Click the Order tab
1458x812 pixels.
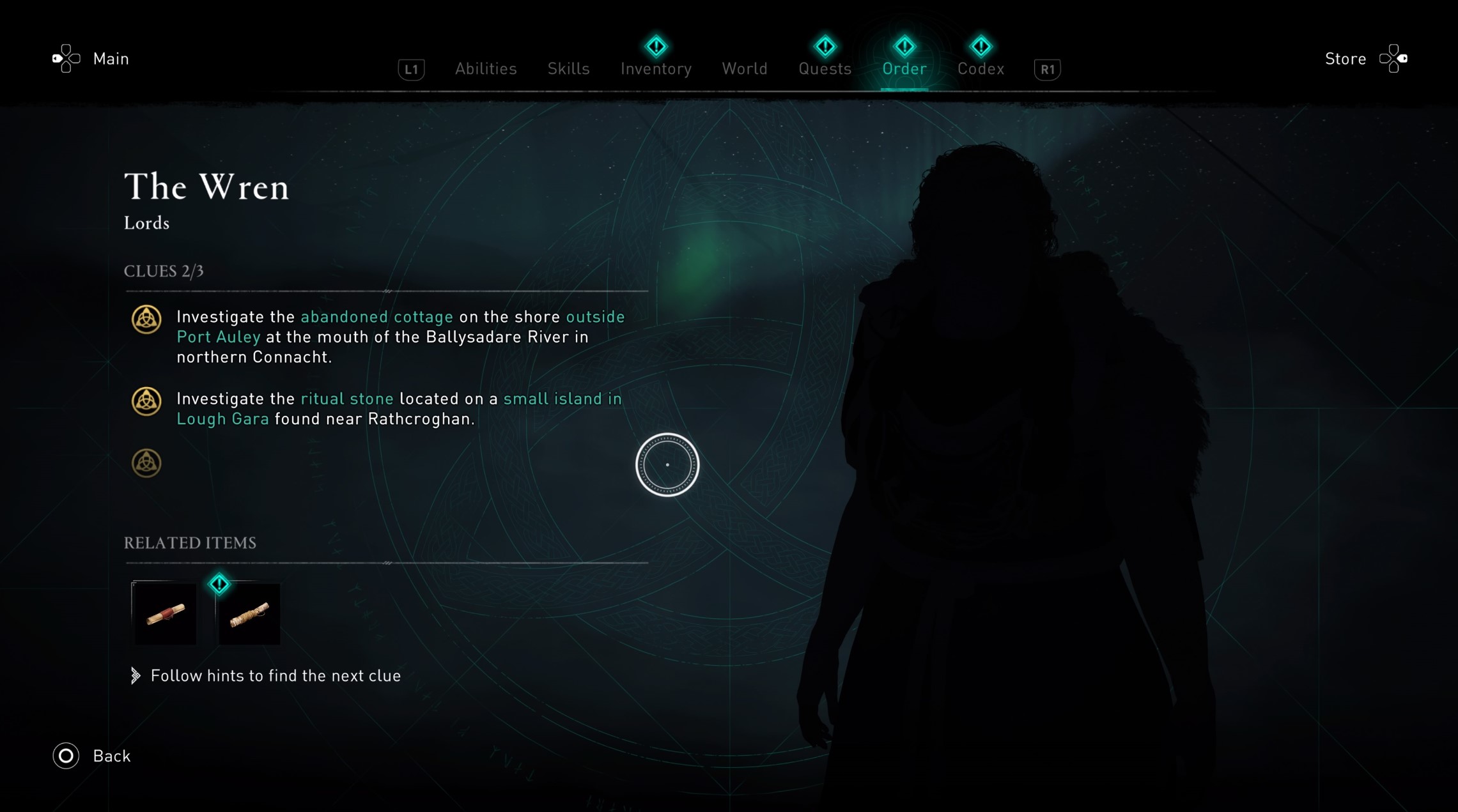tap(904, 68)
